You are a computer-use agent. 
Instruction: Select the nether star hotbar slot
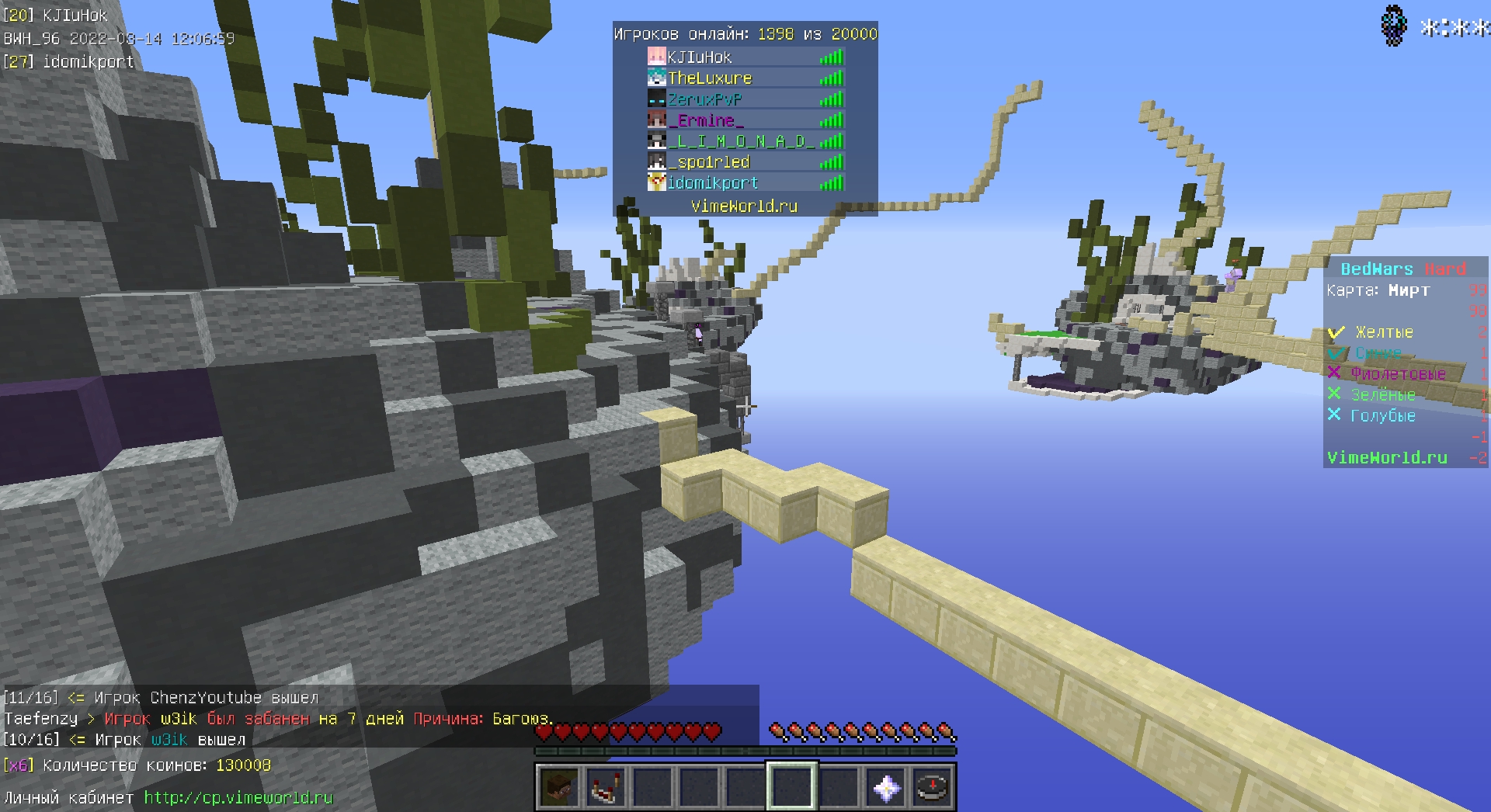click(x=886, y=788)
